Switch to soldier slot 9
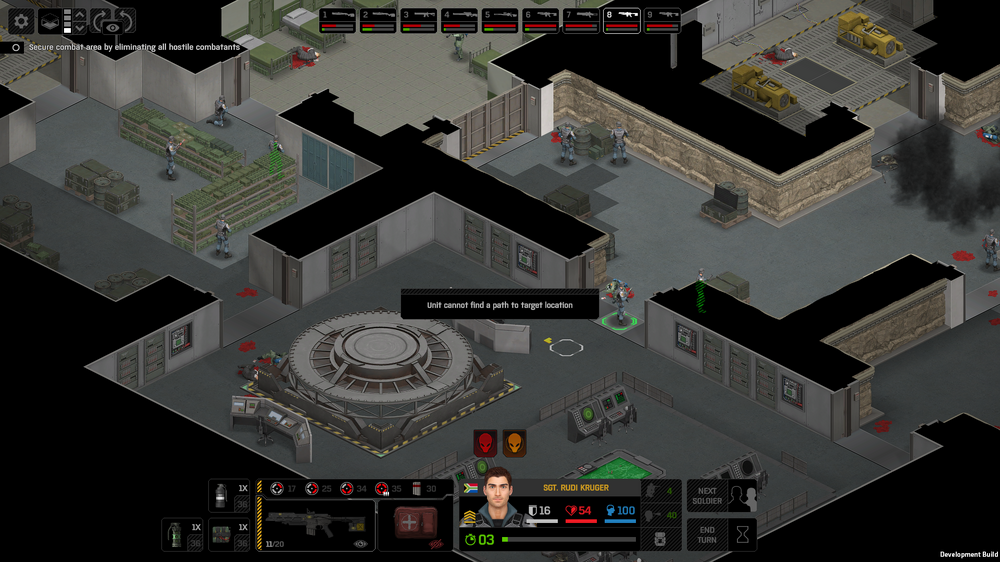Viewport: 1000px width, 562px height. 662,20
